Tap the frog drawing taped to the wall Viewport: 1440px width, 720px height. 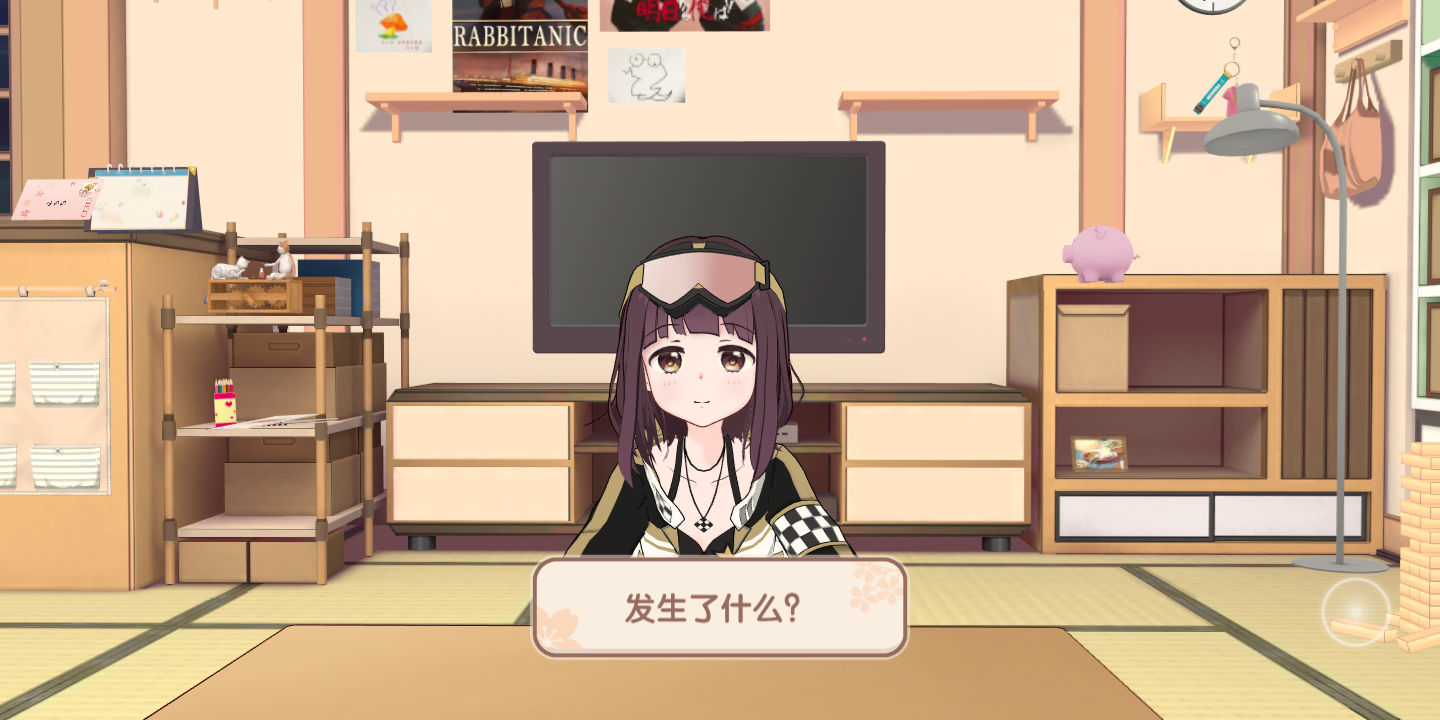(x=645, y=72)
